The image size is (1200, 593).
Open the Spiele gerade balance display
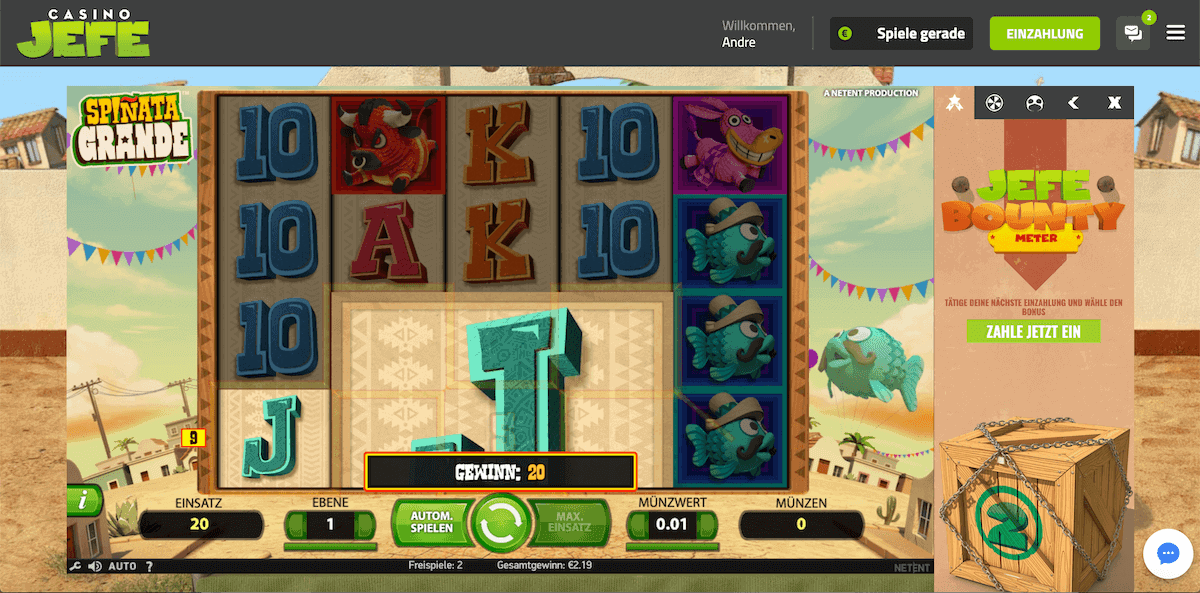(x=903, y=33)
